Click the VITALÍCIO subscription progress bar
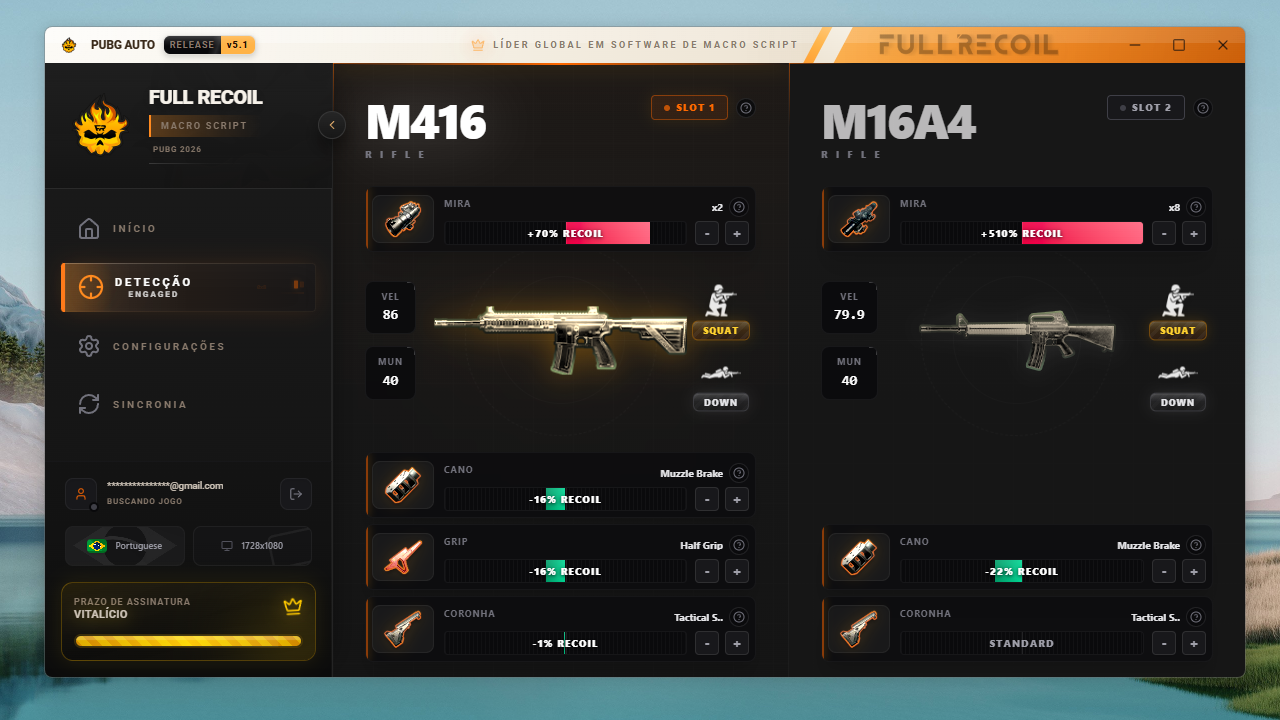1280x720 pixels. 187,641
